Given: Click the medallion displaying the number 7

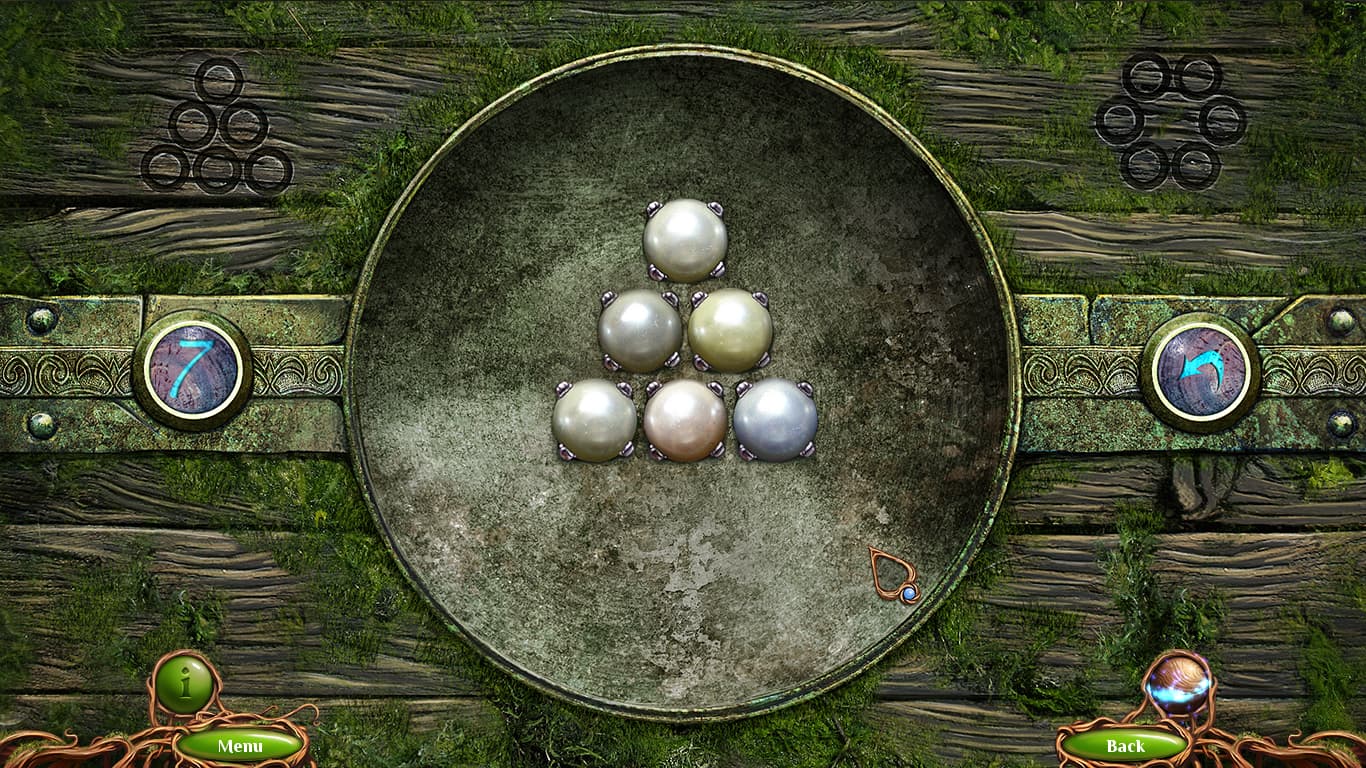Looking at the screenshot, I should pyautogui.click(x=195, y=370).
